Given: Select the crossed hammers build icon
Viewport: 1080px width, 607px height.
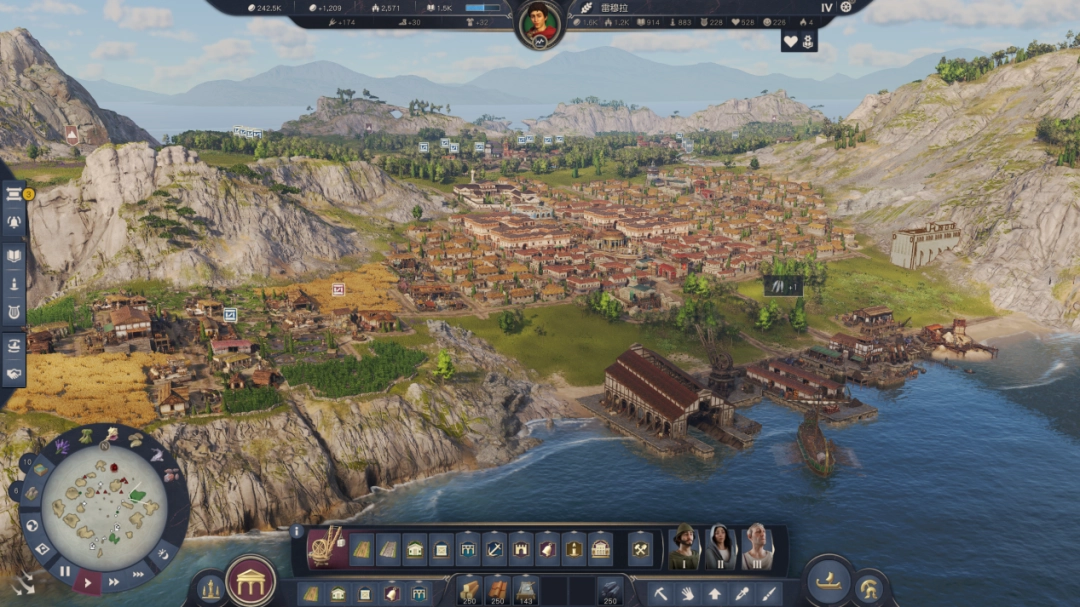Looking at the screenshot, I should coord(640,549).
